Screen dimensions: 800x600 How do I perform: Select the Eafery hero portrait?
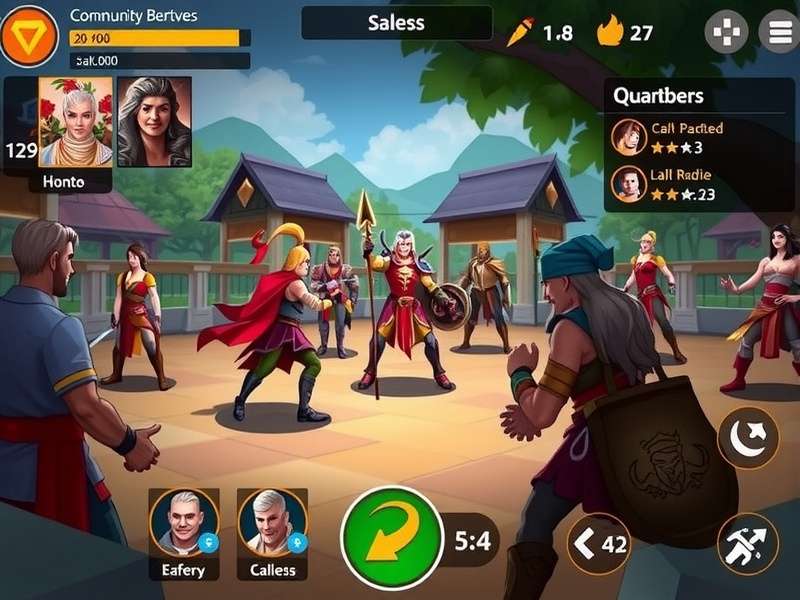[184, 524]
